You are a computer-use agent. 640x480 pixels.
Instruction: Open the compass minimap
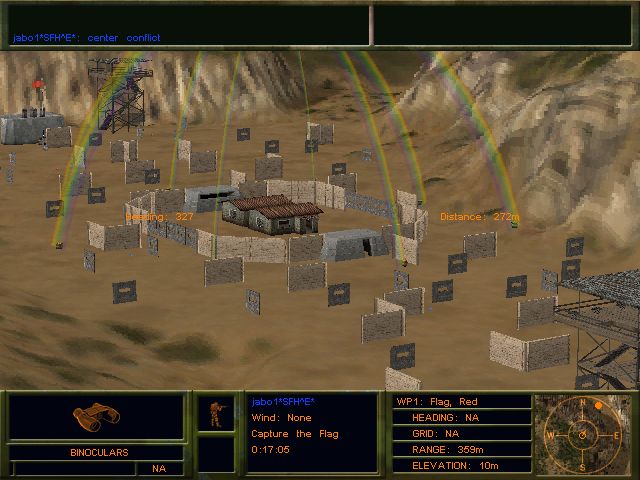pyautogui.click(x=580, y=434)
